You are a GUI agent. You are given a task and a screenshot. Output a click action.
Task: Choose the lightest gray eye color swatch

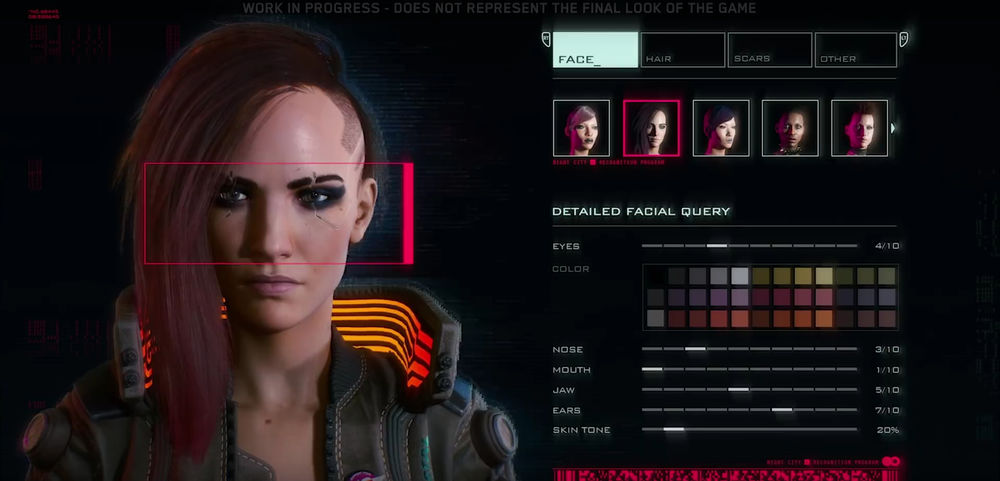tap(740, 276)
